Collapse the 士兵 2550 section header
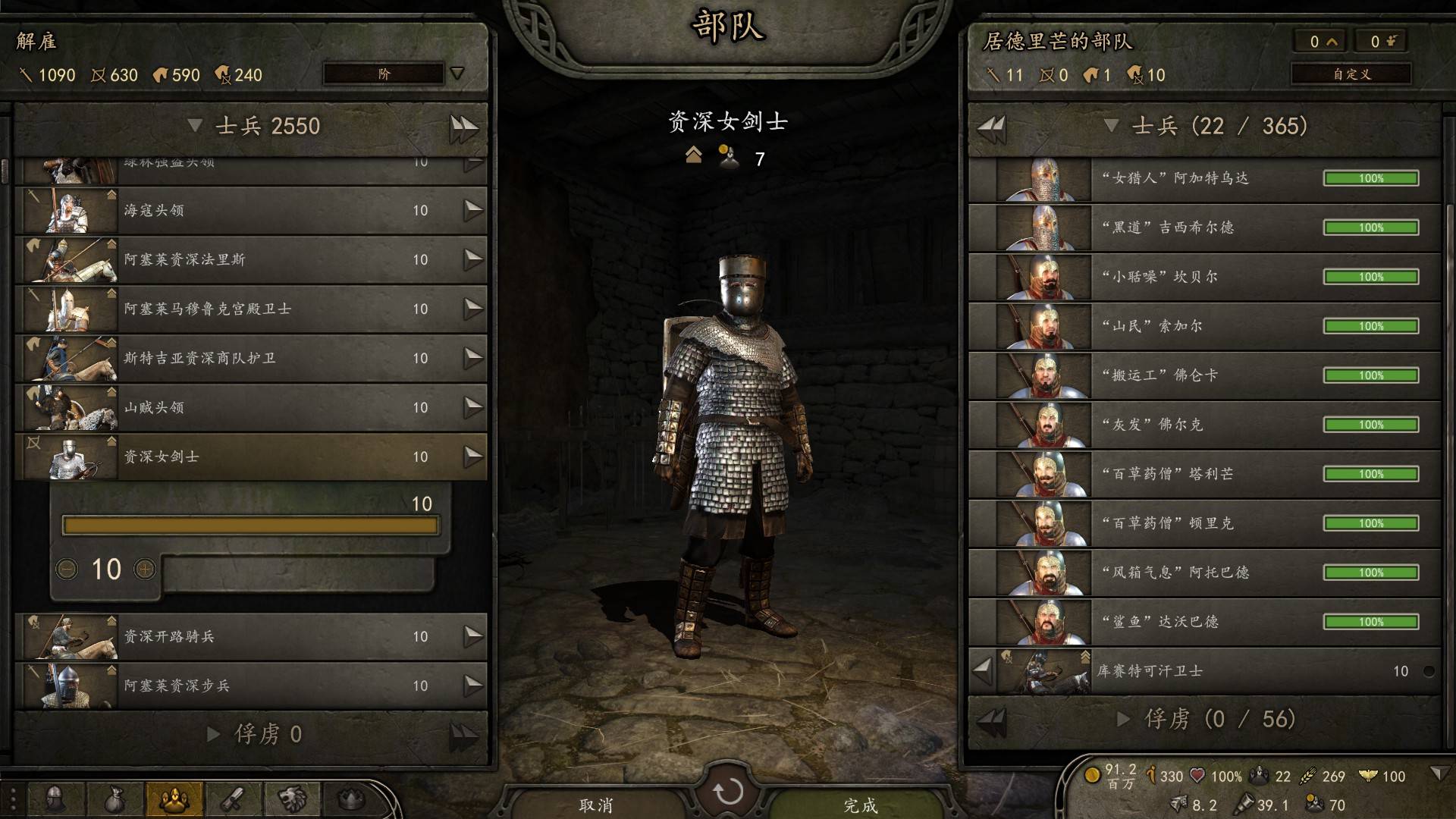Screen dimensions: 1456x819 pyautogui.click(x=195, y=126)
